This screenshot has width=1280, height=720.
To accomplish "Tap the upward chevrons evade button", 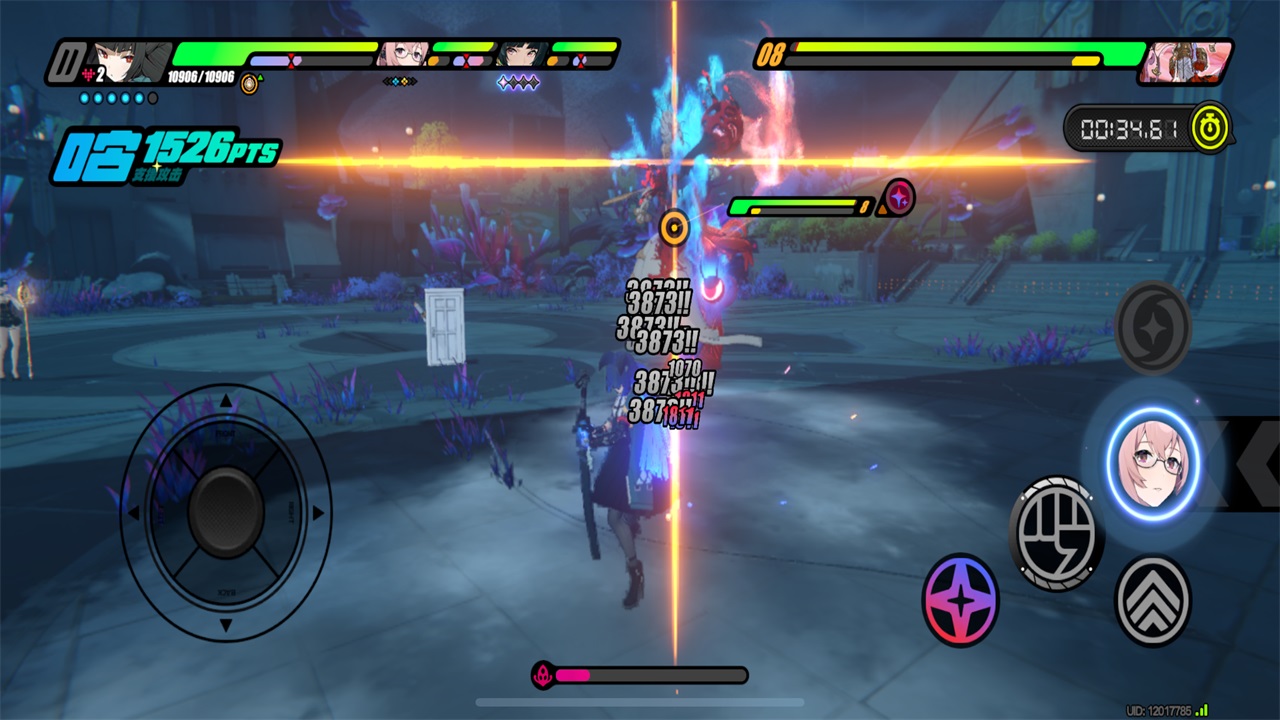I will coord(1152,600).
